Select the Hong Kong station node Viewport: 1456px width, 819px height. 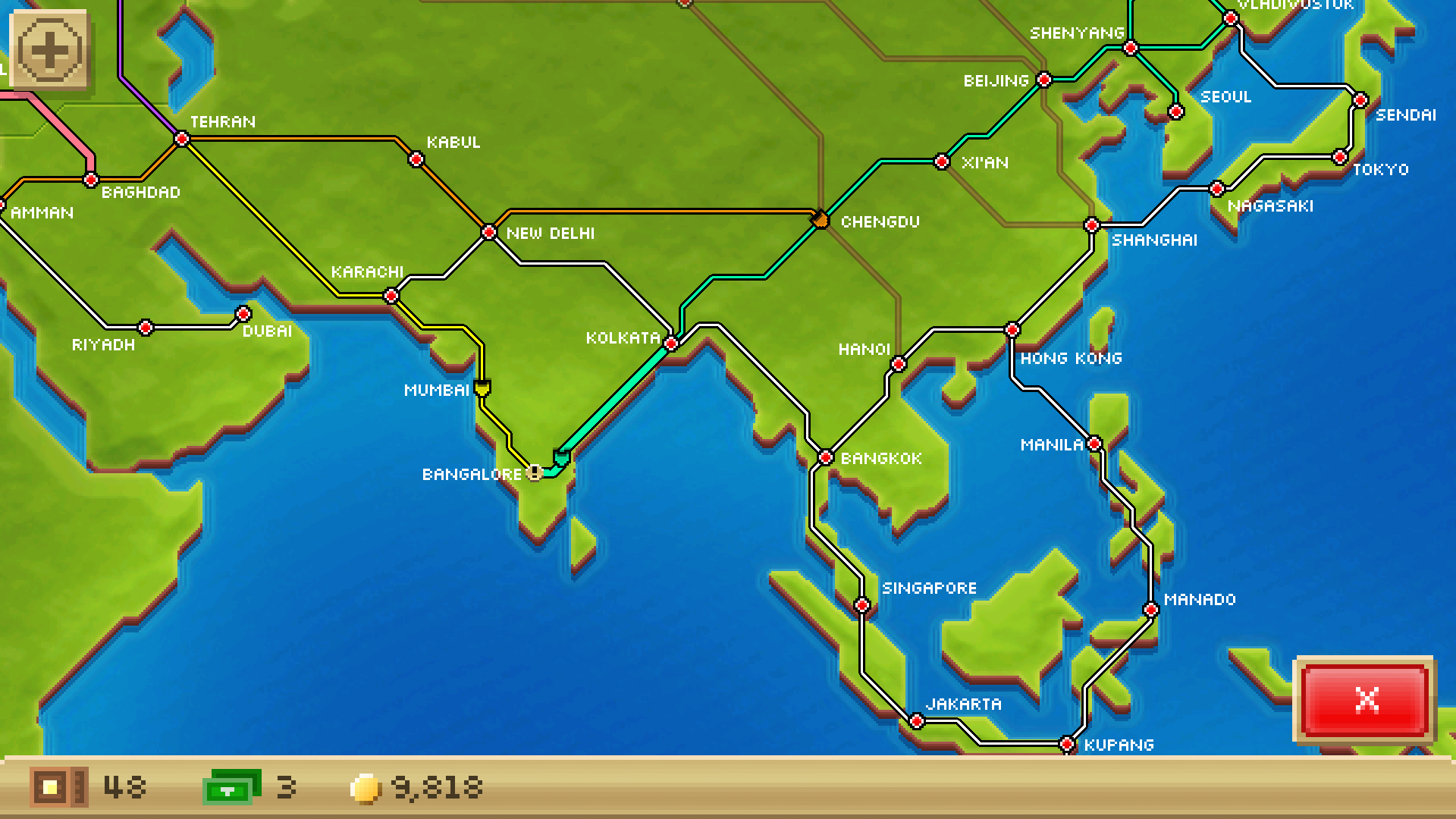[x=1012, y=330]
